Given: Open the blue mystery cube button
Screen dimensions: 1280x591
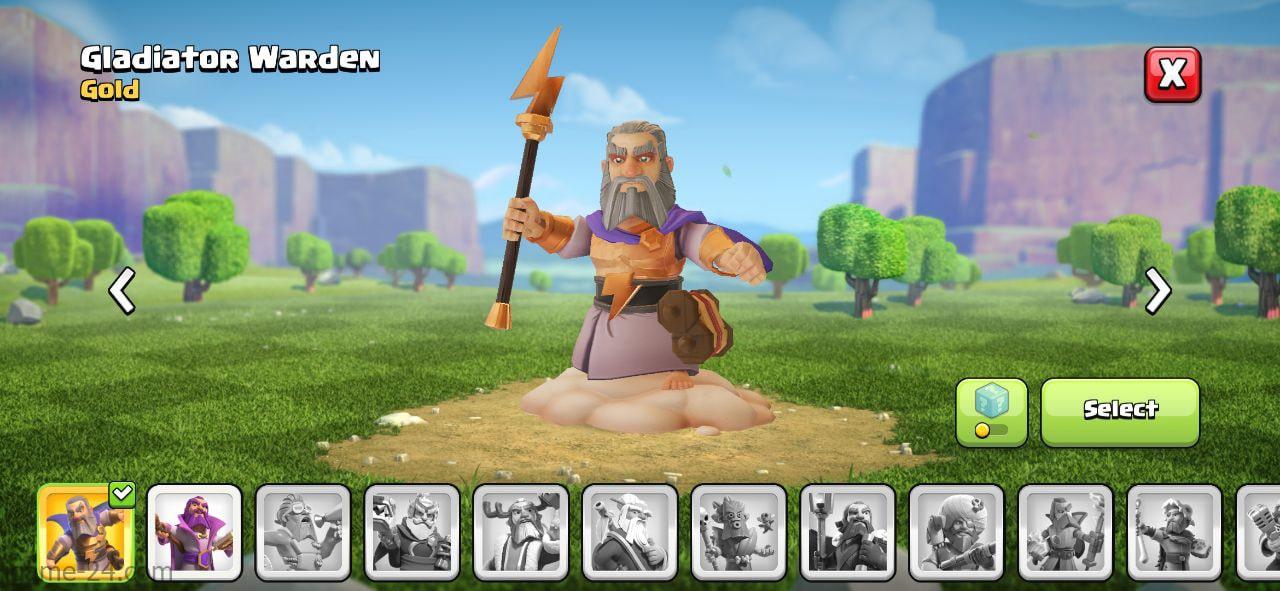Looking at the screenshot, I should [x=991, y=410].
